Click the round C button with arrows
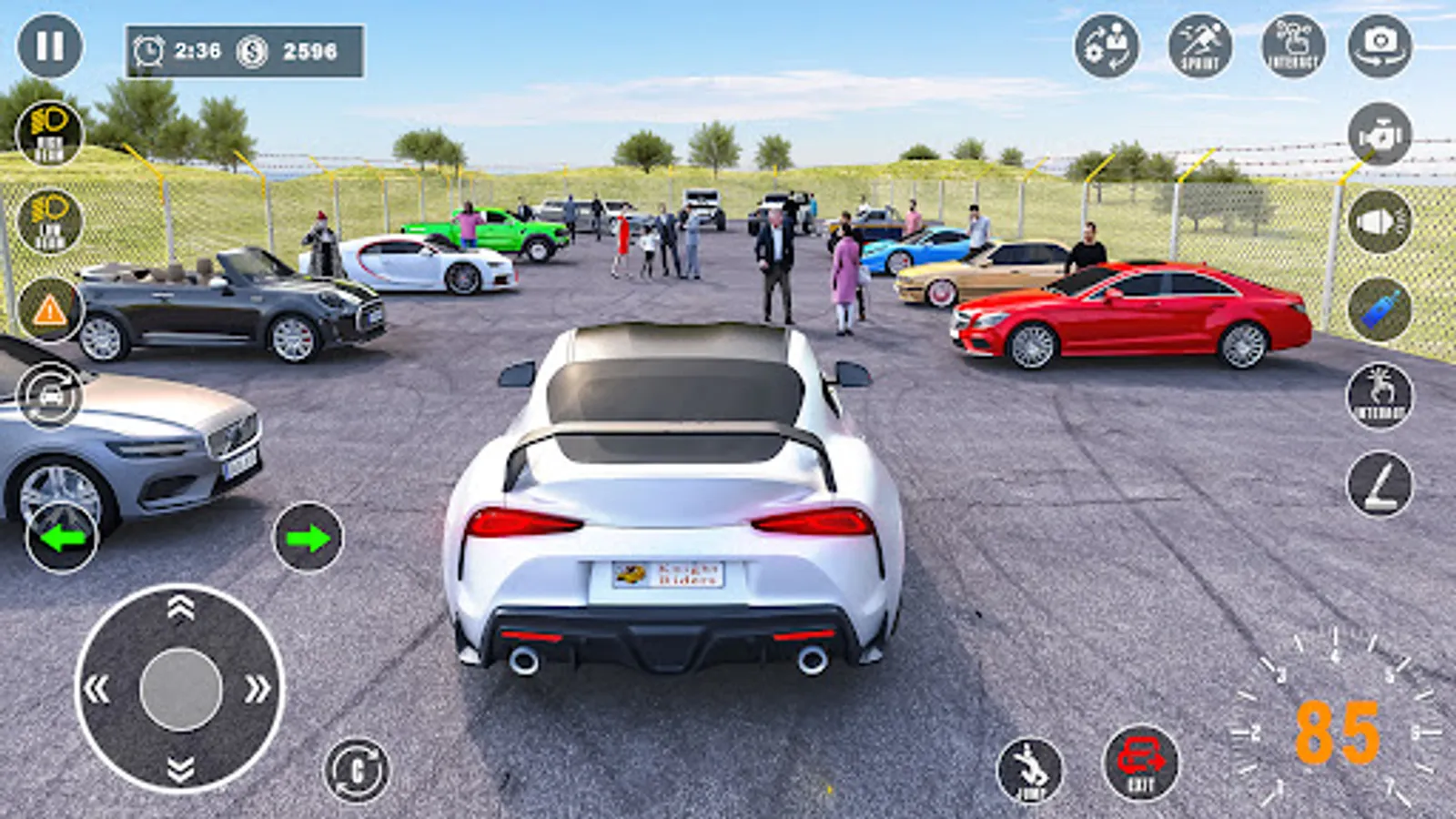This screenshot has height=819, width=1456. (357, 770)
